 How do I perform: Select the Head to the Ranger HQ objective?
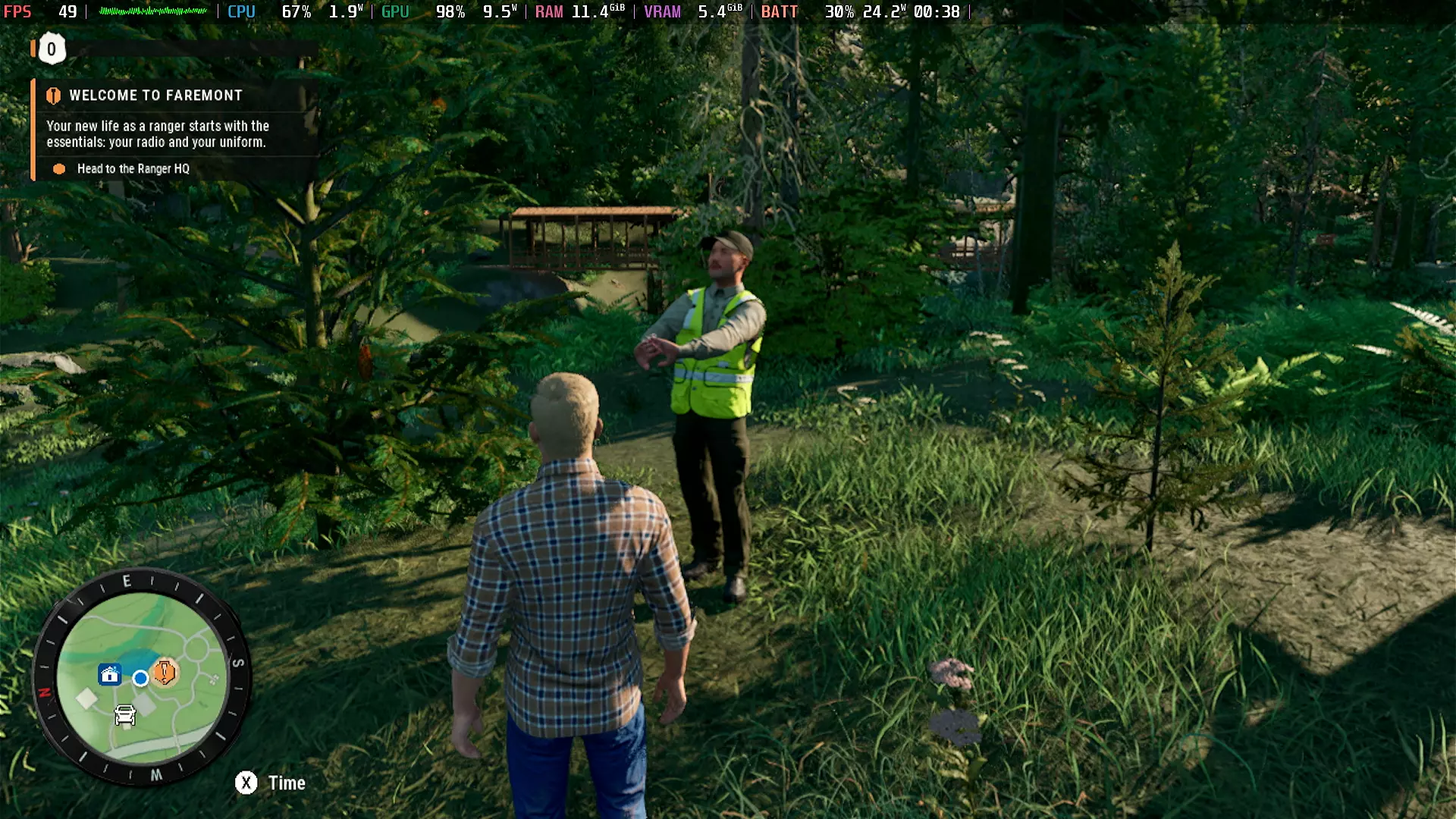click(x=133, y=169)
